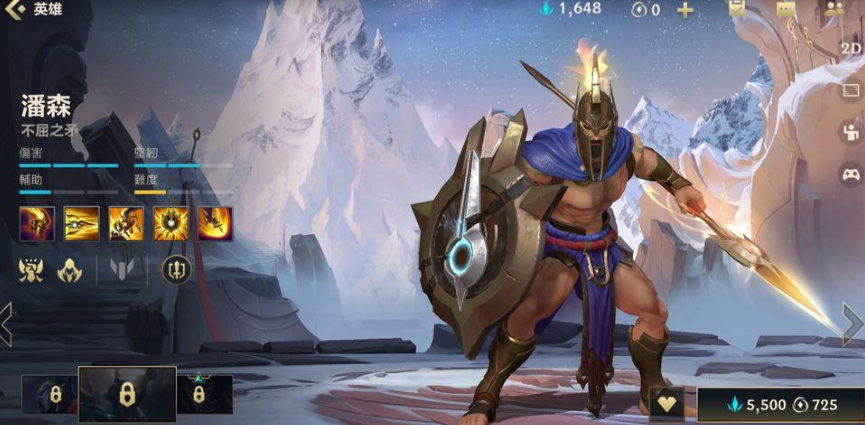Add hero to favorites with heart button
Image resolution: width=865 pixels, height=425 pixels.
pos(666,404)
